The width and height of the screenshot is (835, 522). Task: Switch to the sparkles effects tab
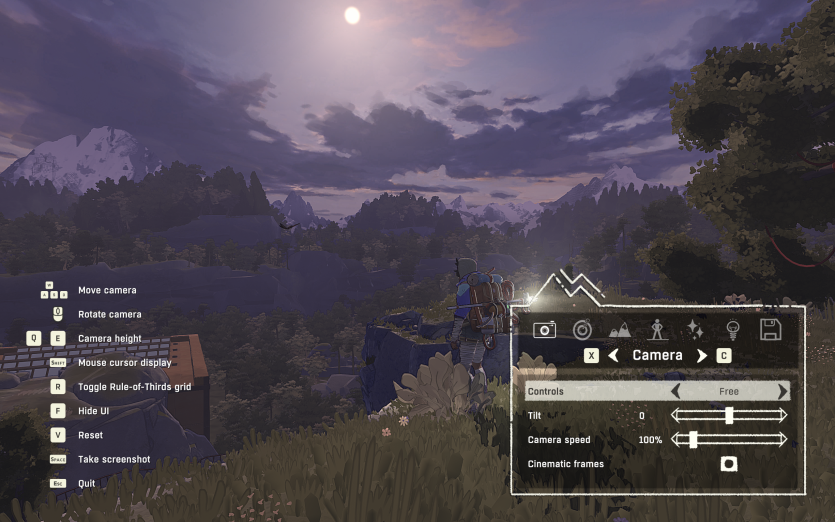pyautogui.click(x=696, y=329)
